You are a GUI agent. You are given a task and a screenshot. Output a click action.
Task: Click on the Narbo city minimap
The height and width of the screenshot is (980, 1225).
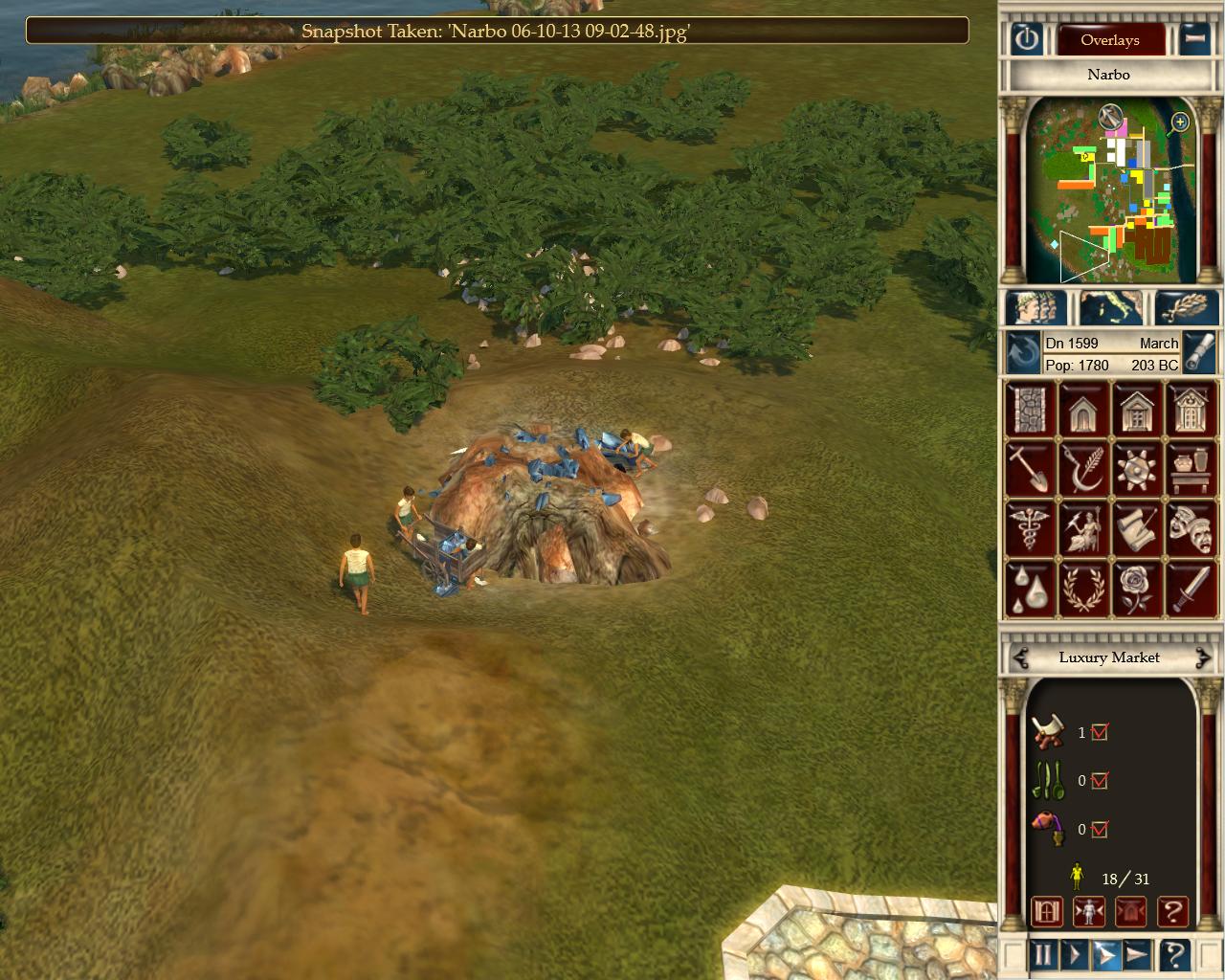pyautogui.click(x=1110, y=196)
